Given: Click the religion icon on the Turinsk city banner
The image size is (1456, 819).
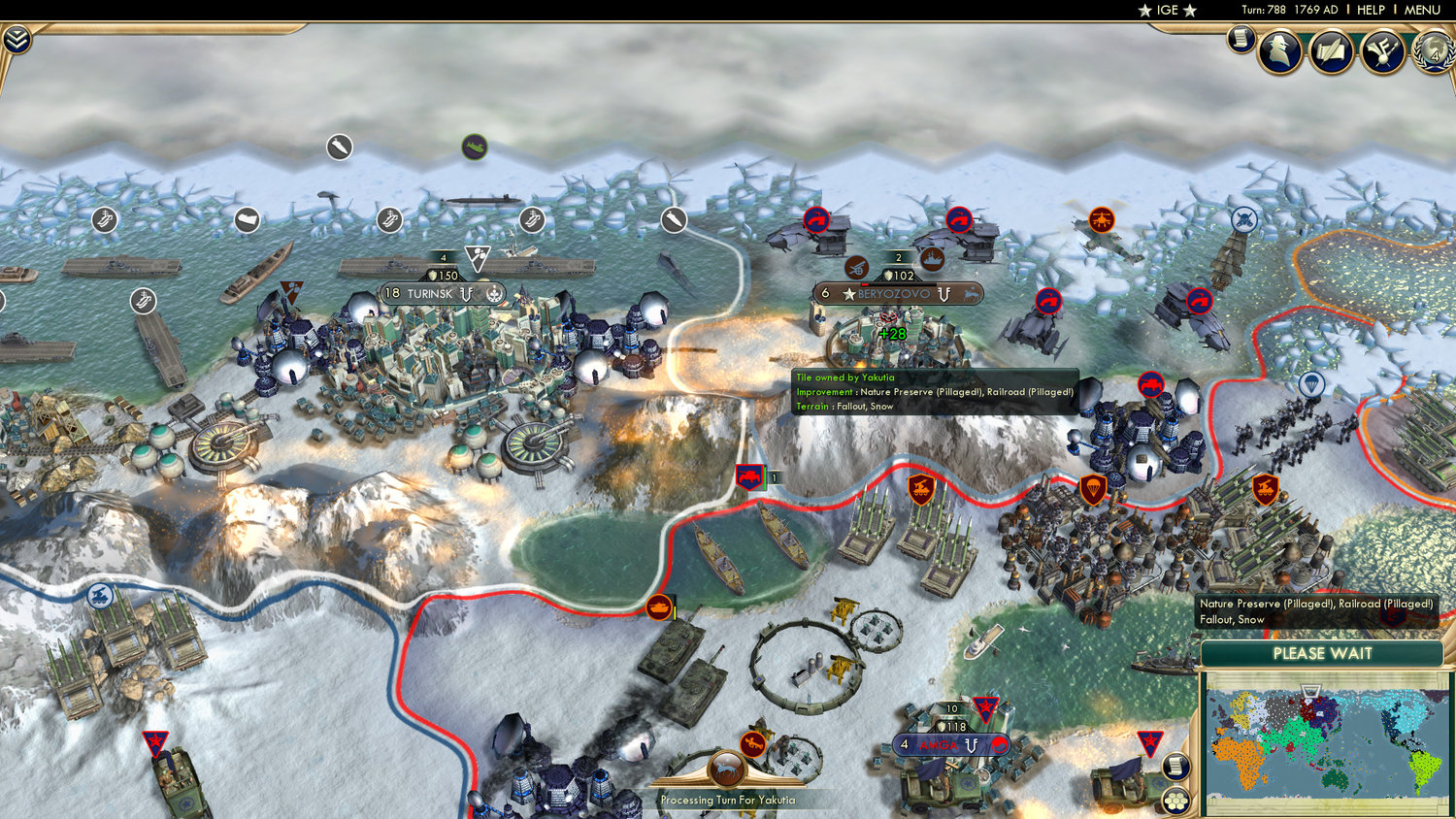Looking at the screenshot, I should tap(494, 294).
